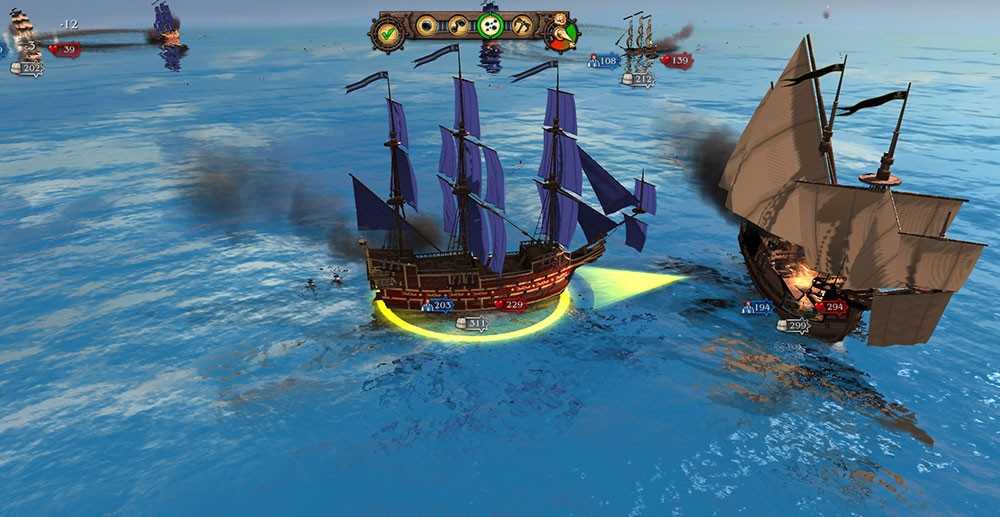1000x517 pixels.
Task: Choose the chain shot ammunition icon
Action: point(458,25)
